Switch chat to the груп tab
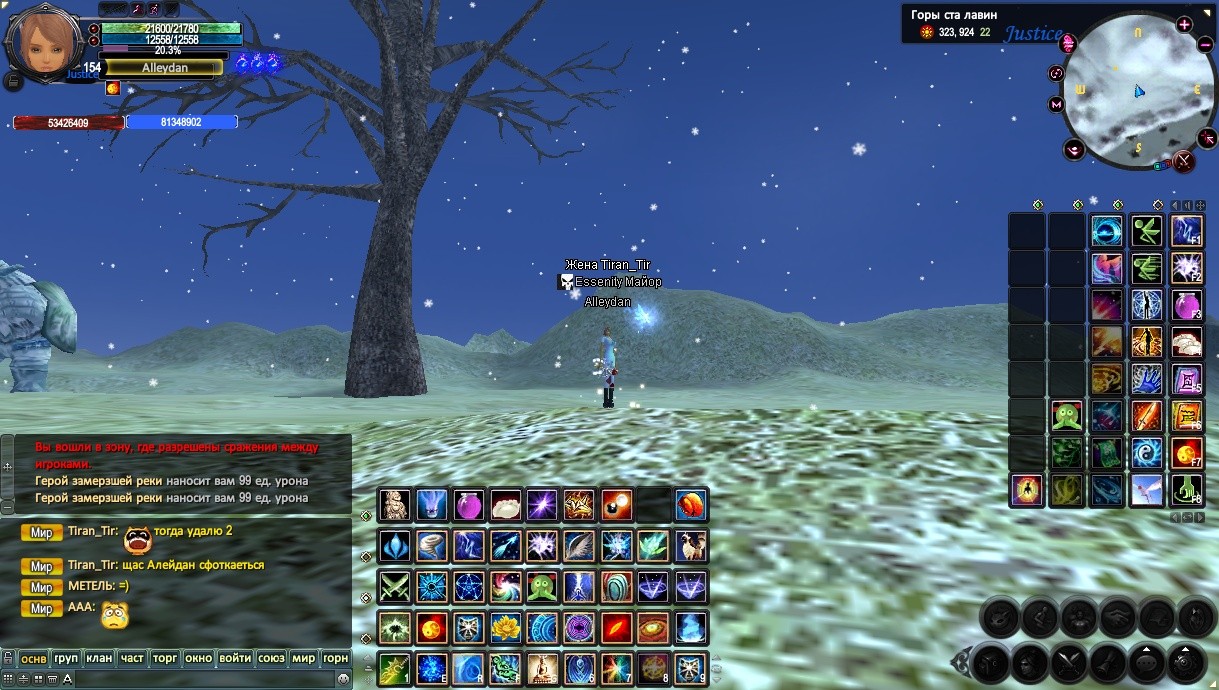 pos(66,659)
